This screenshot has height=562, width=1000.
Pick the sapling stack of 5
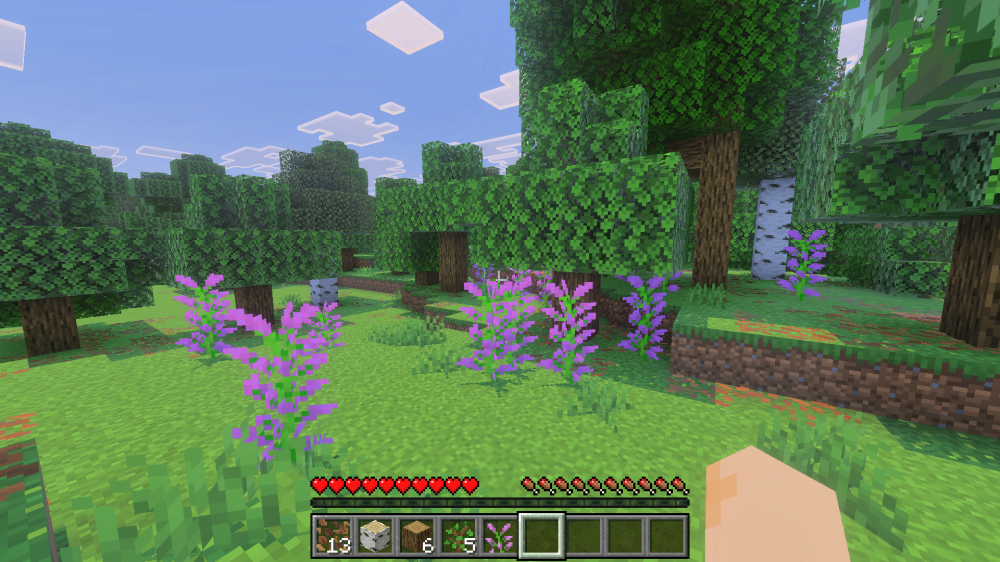458,537
